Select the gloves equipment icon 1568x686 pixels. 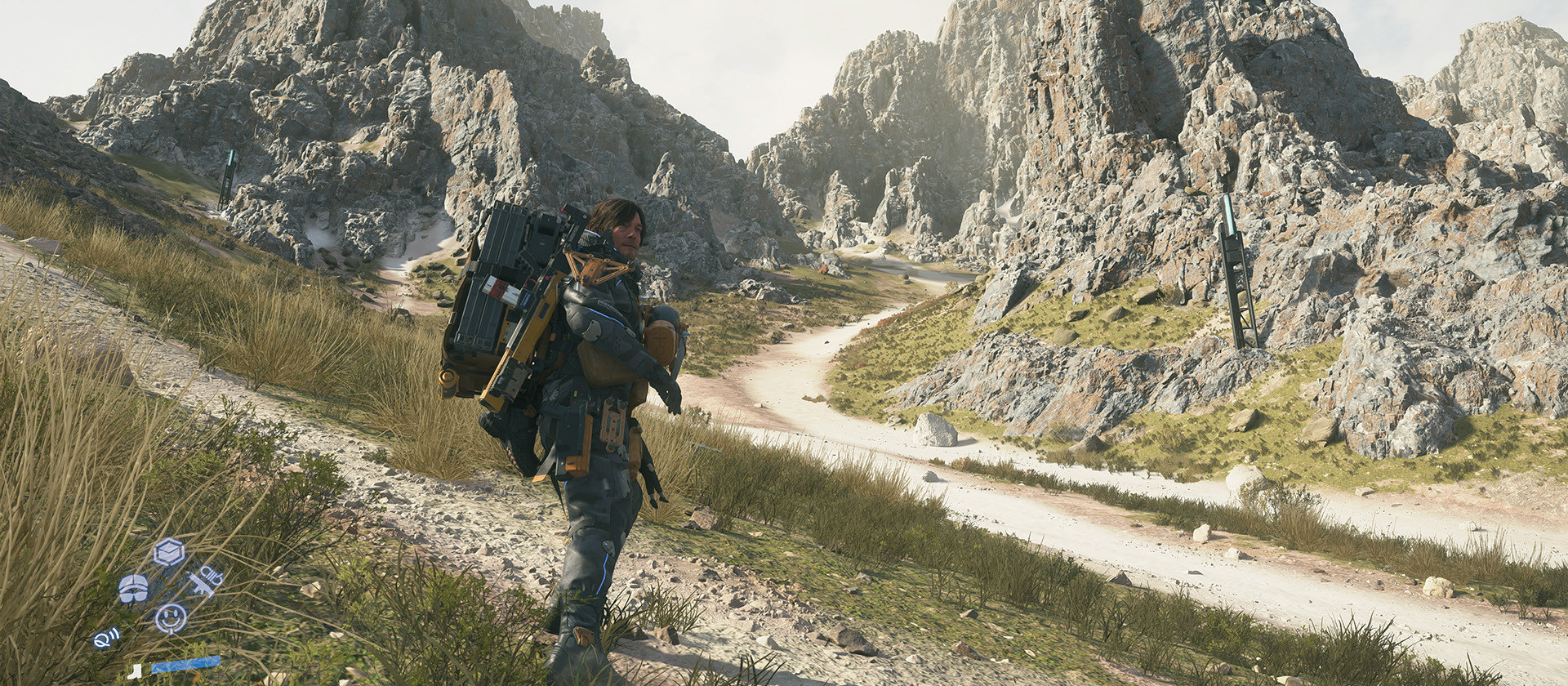134,586
